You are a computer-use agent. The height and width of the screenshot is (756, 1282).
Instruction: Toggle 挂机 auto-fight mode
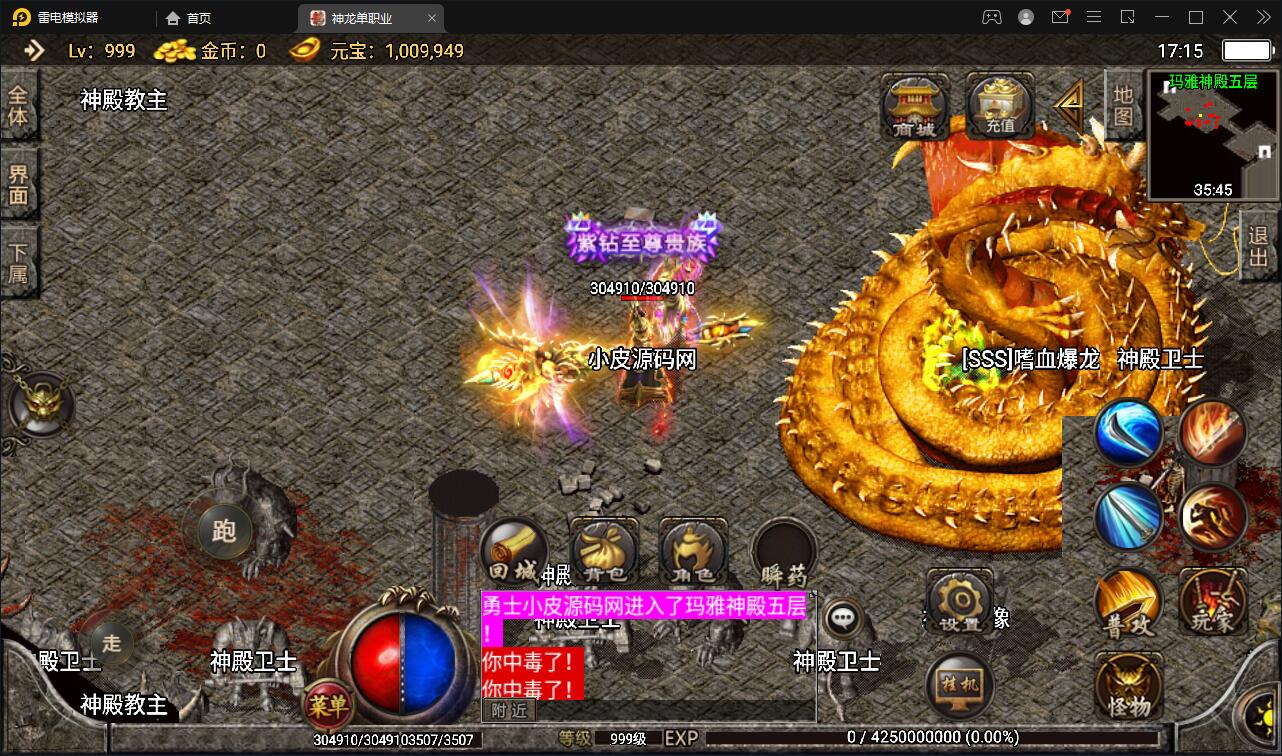tap(959, 685)
